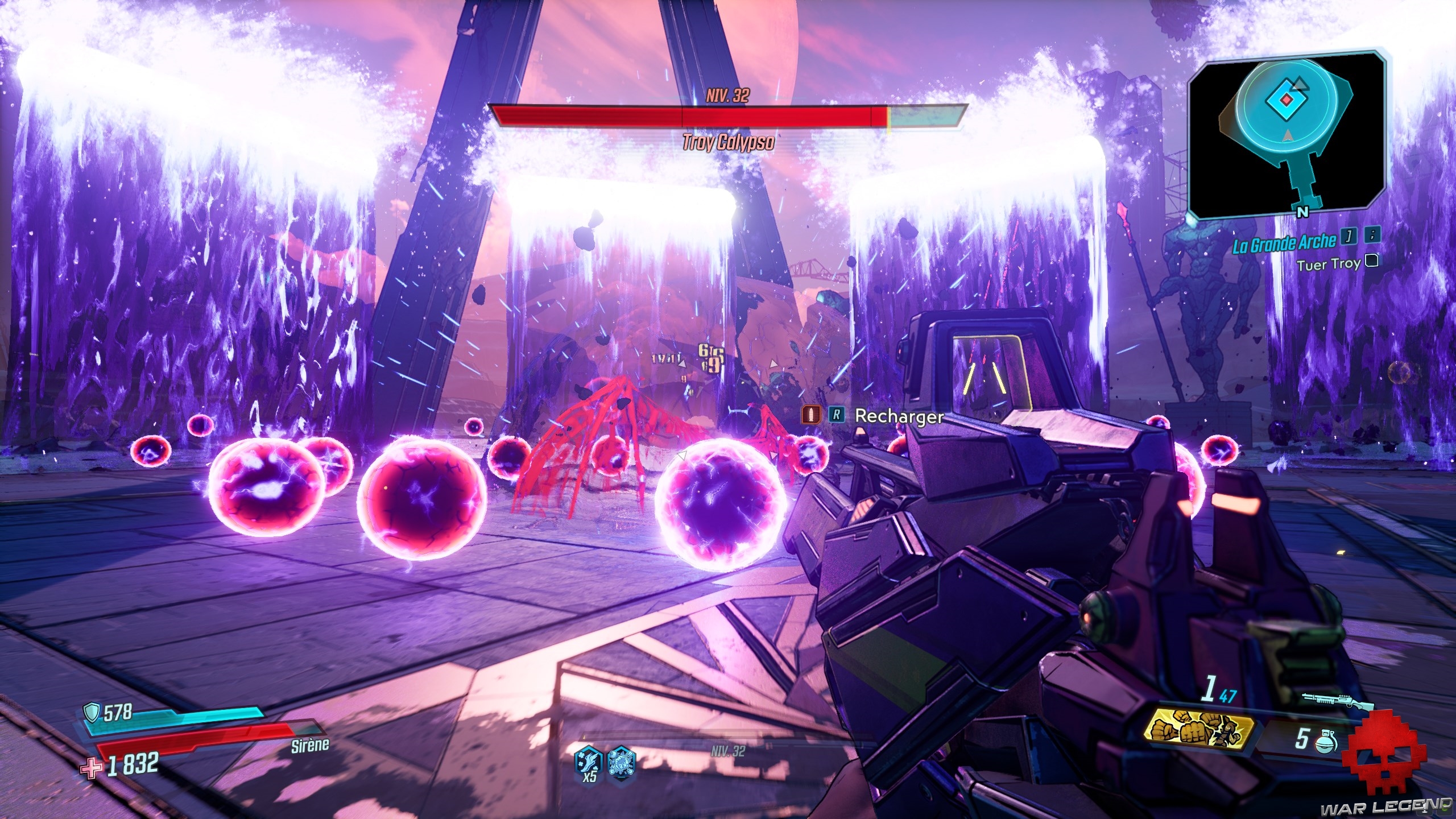Click the Tuer Troy objective checkbox

pos(1372,261)
